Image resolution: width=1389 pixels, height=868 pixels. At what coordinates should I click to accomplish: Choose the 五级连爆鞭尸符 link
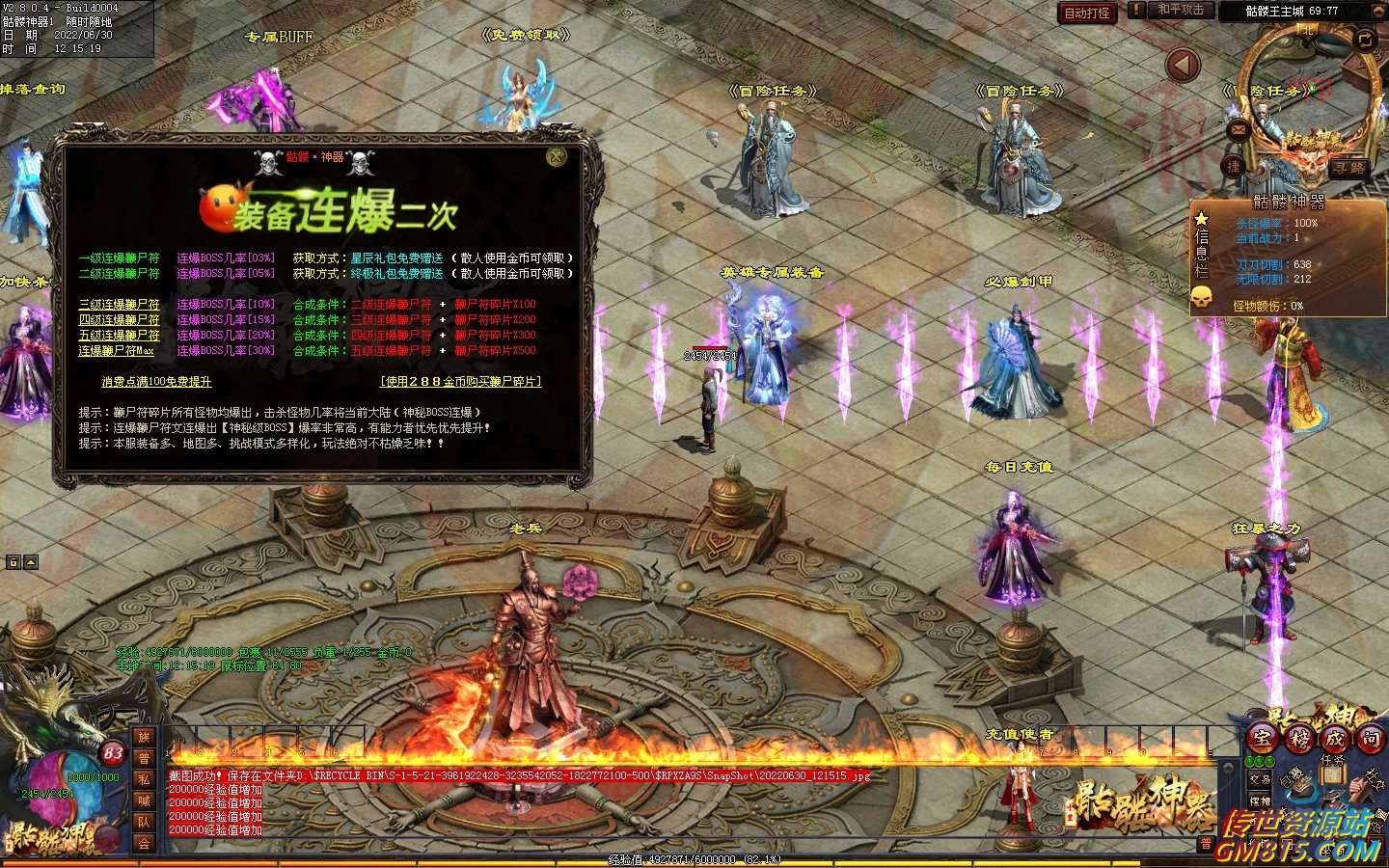[120, 336]
